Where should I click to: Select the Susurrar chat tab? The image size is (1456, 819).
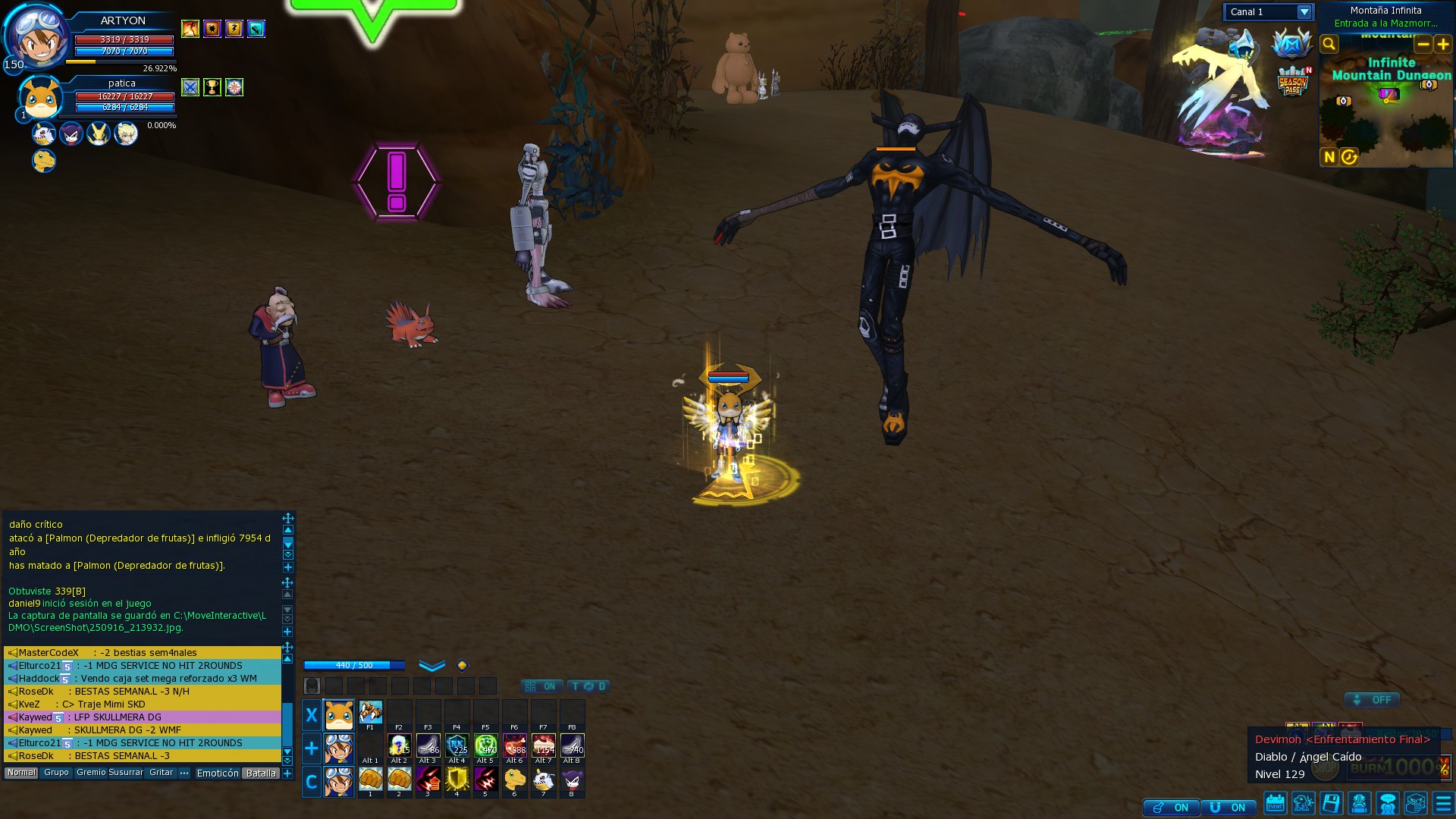[x=126, y=773]
